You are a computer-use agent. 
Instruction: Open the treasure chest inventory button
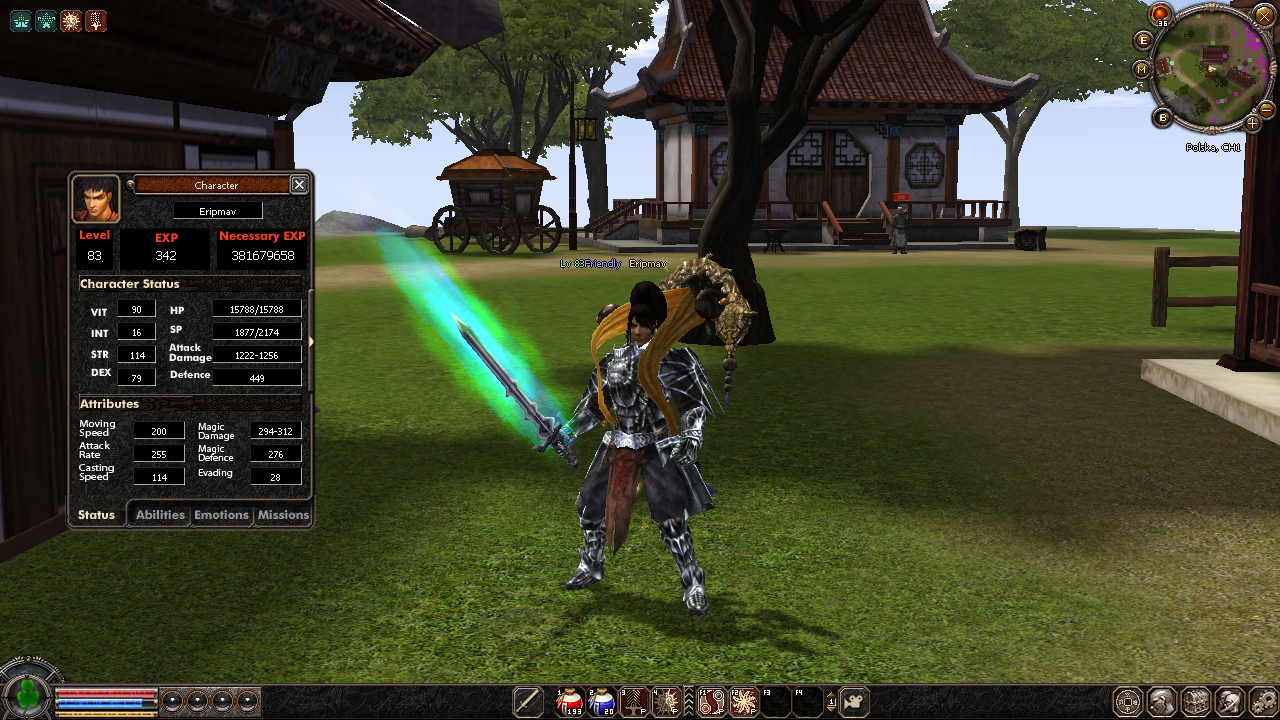click(x=1196, y=701)
